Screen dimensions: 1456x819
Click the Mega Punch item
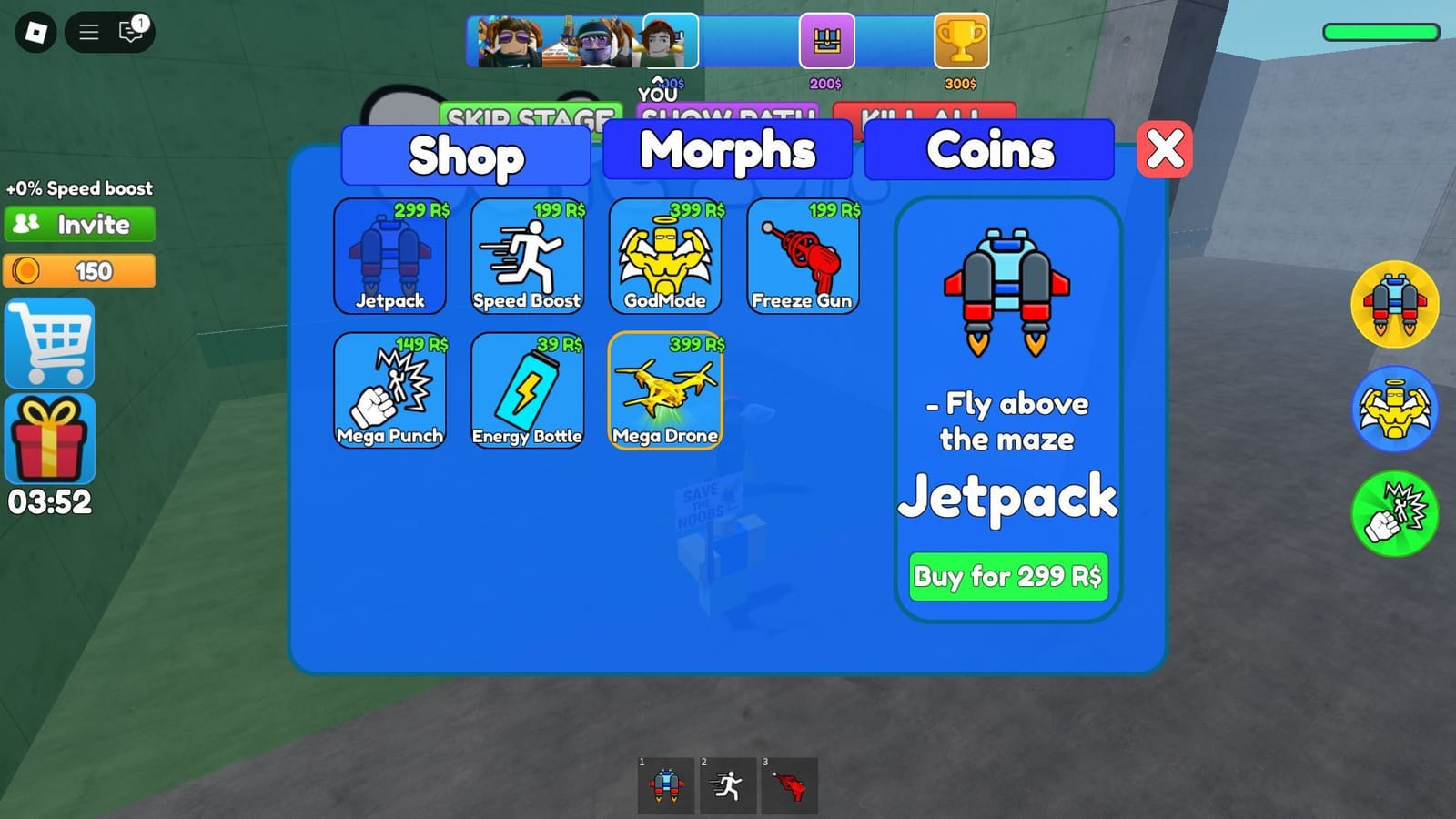tap(389, 393)
